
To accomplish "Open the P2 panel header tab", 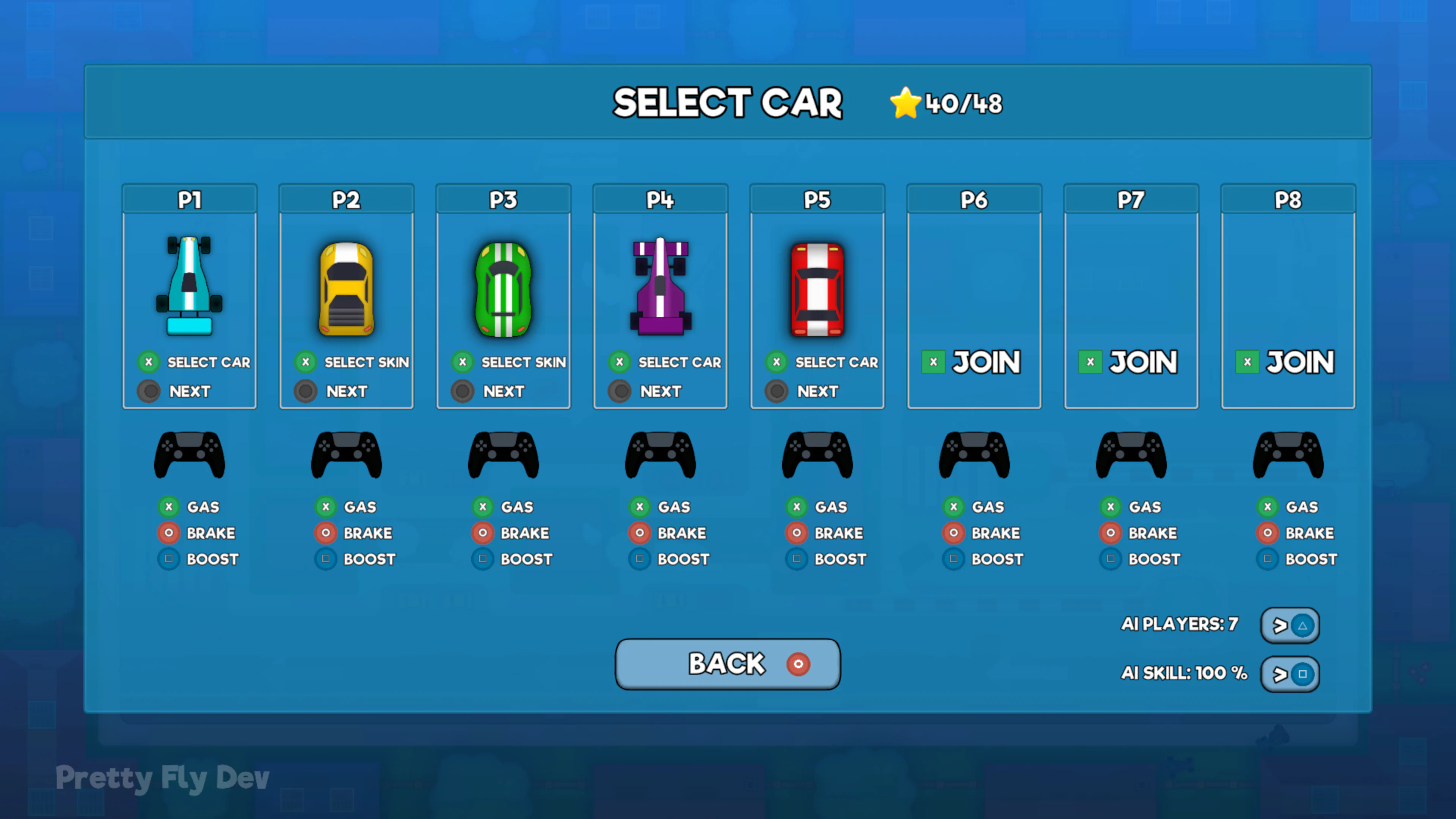I will (346, 199).
